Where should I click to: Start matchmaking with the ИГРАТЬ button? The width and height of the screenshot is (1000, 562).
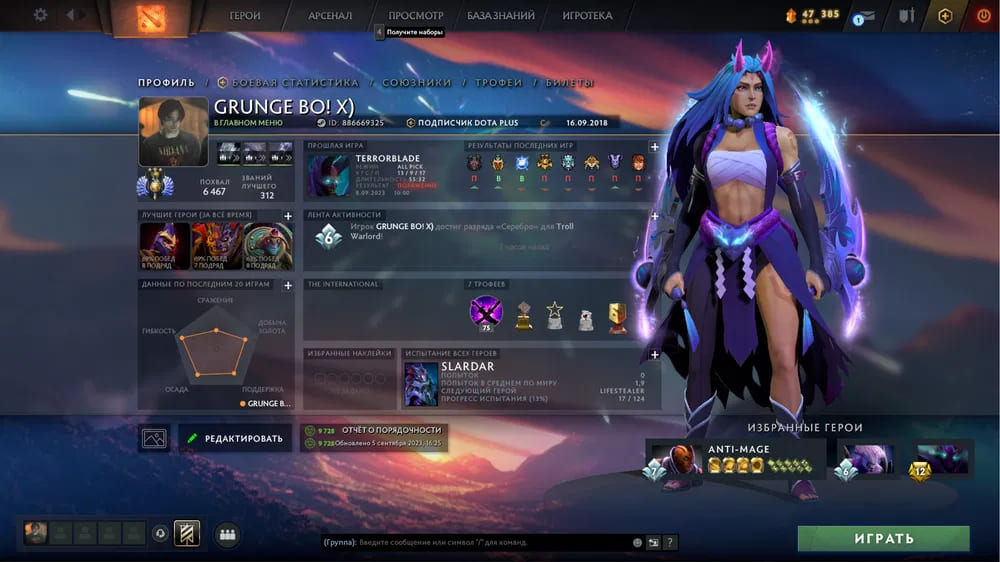(x=883, y=538)
